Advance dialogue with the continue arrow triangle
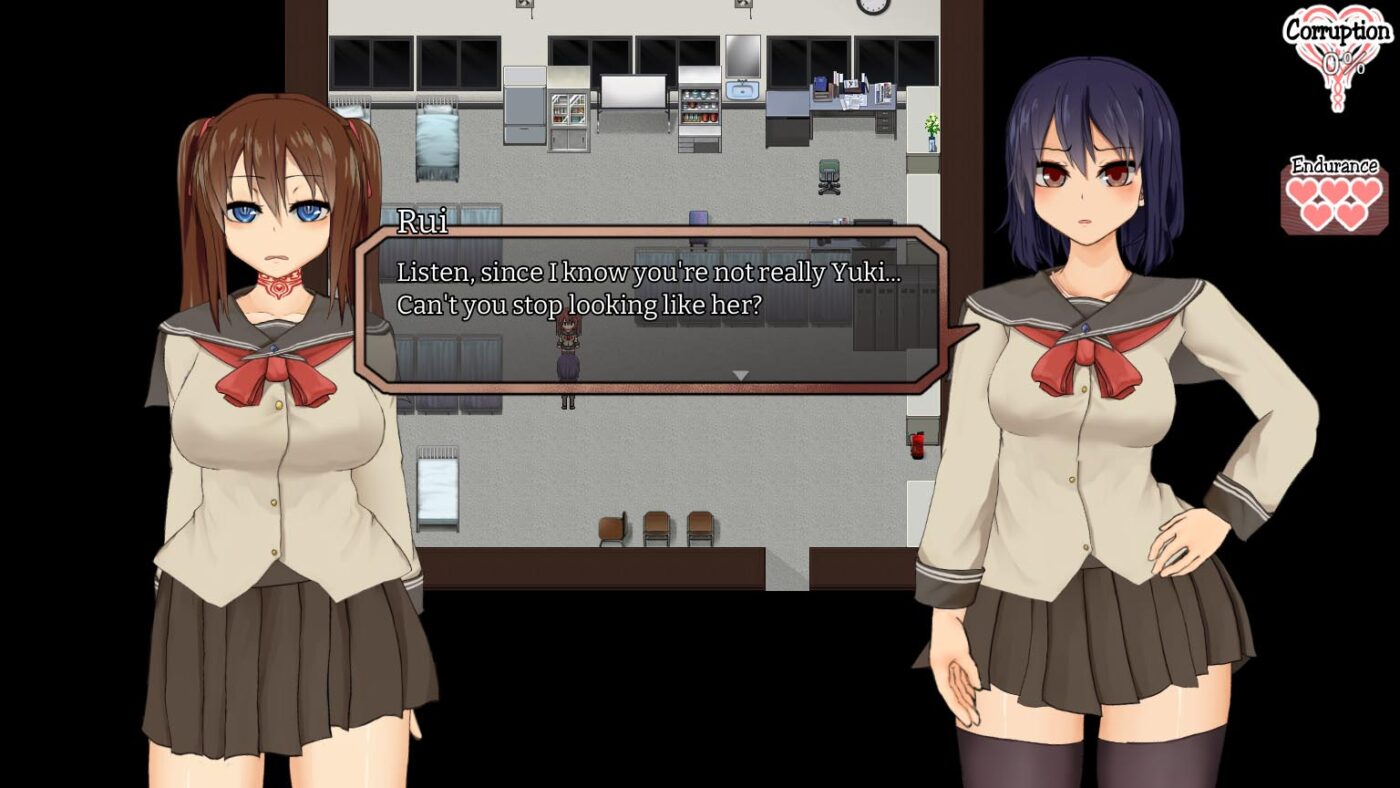The image size is (1400, 788). (741, 373)
